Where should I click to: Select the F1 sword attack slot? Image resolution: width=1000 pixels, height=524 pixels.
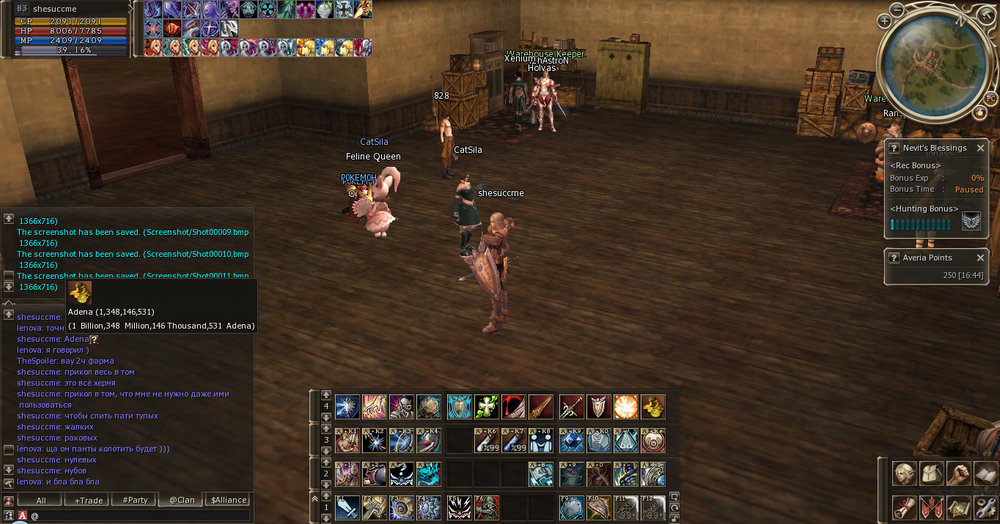coord(347,506)
